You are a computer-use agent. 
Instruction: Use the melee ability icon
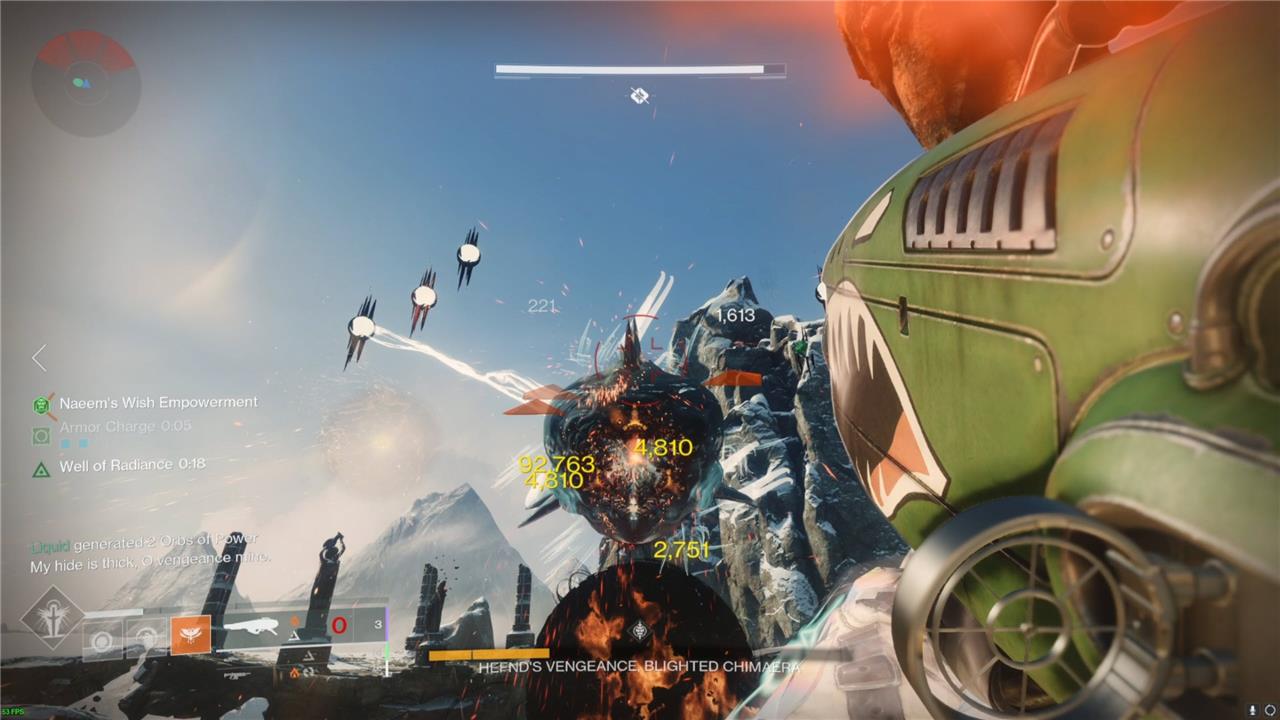click(x=146, y=637)
